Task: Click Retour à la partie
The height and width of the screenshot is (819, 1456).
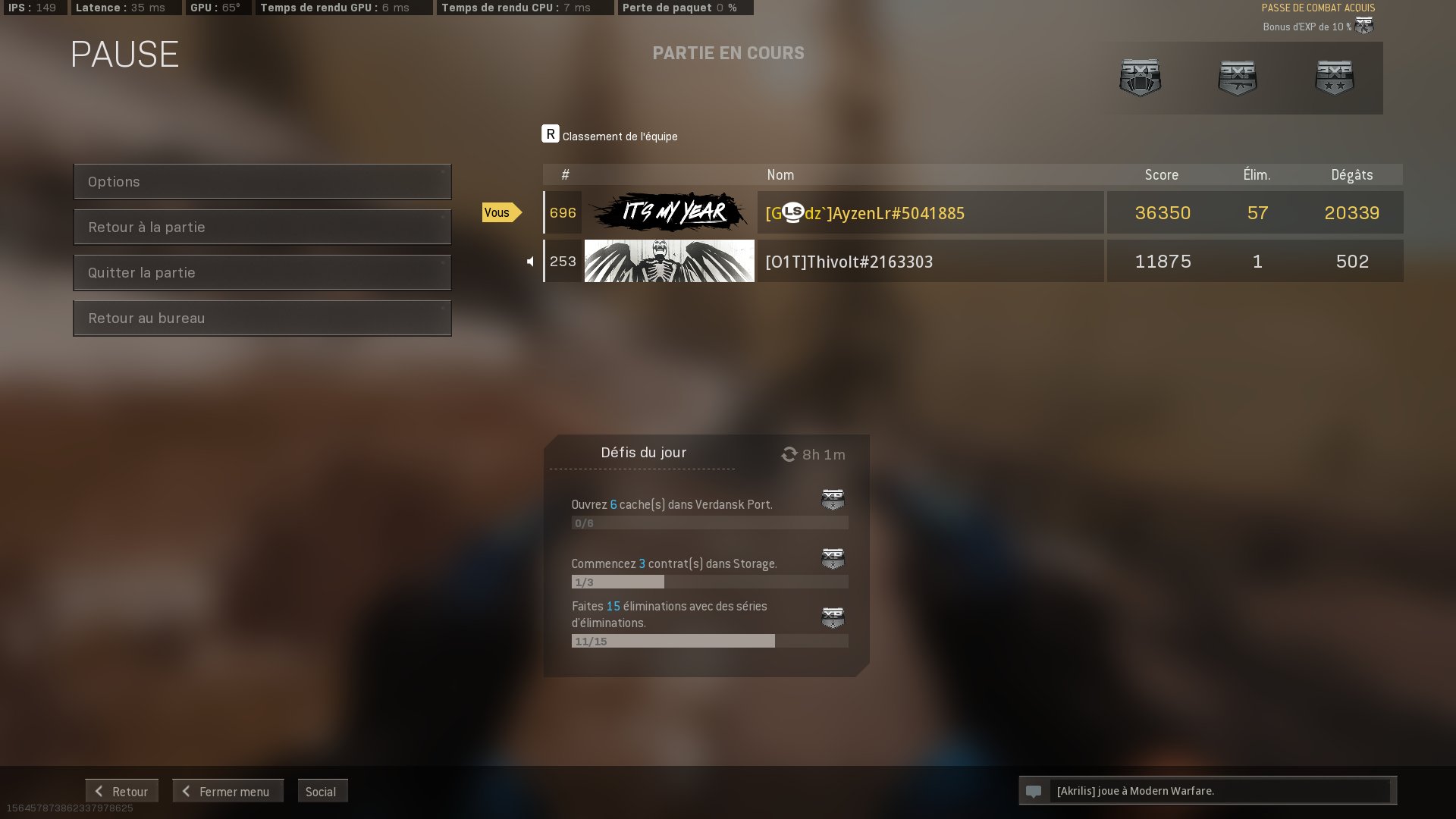Action: coord(262,227)
